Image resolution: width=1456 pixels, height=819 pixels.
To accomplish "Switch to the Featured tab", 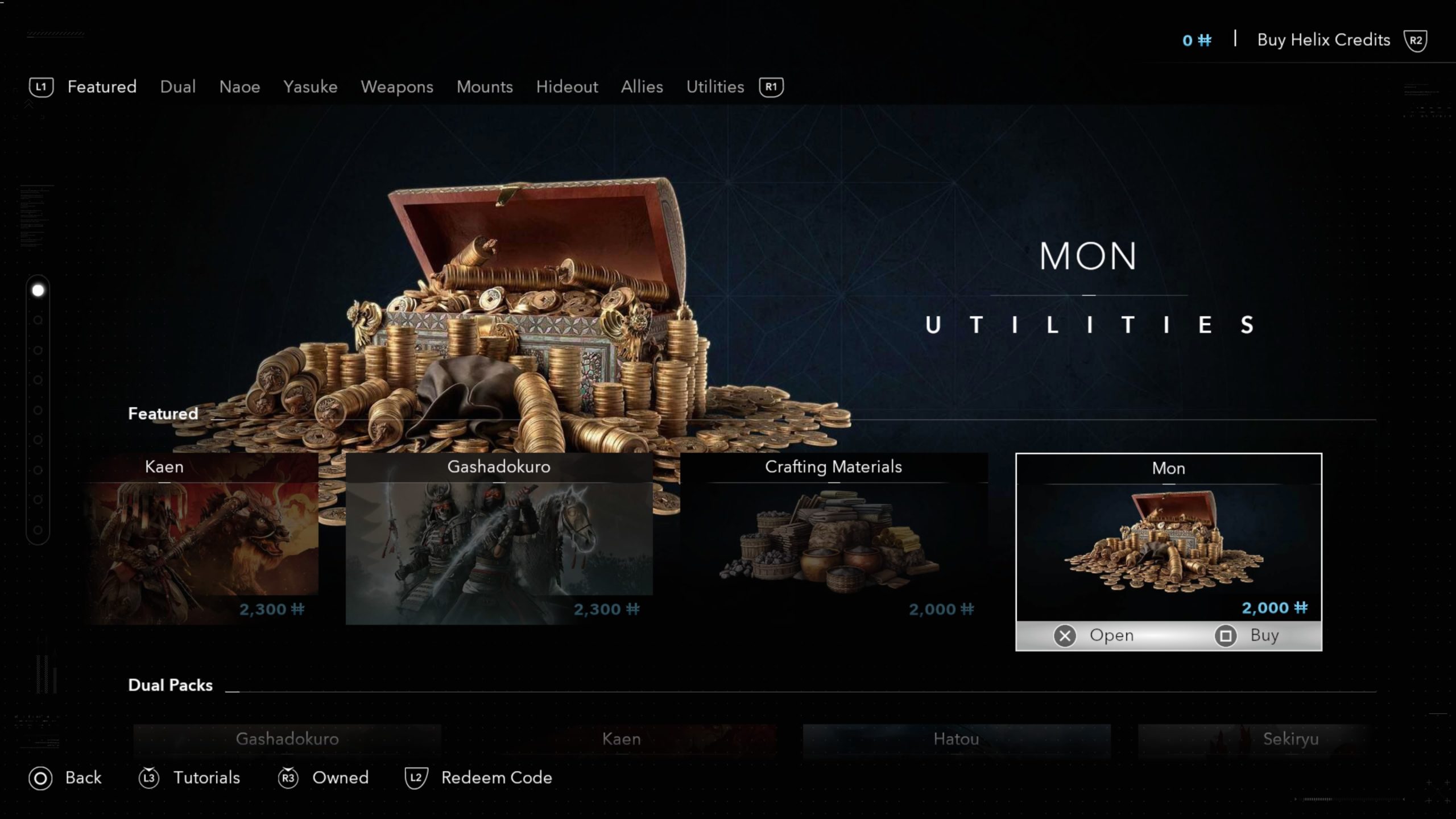I will [x=102, y=87].
